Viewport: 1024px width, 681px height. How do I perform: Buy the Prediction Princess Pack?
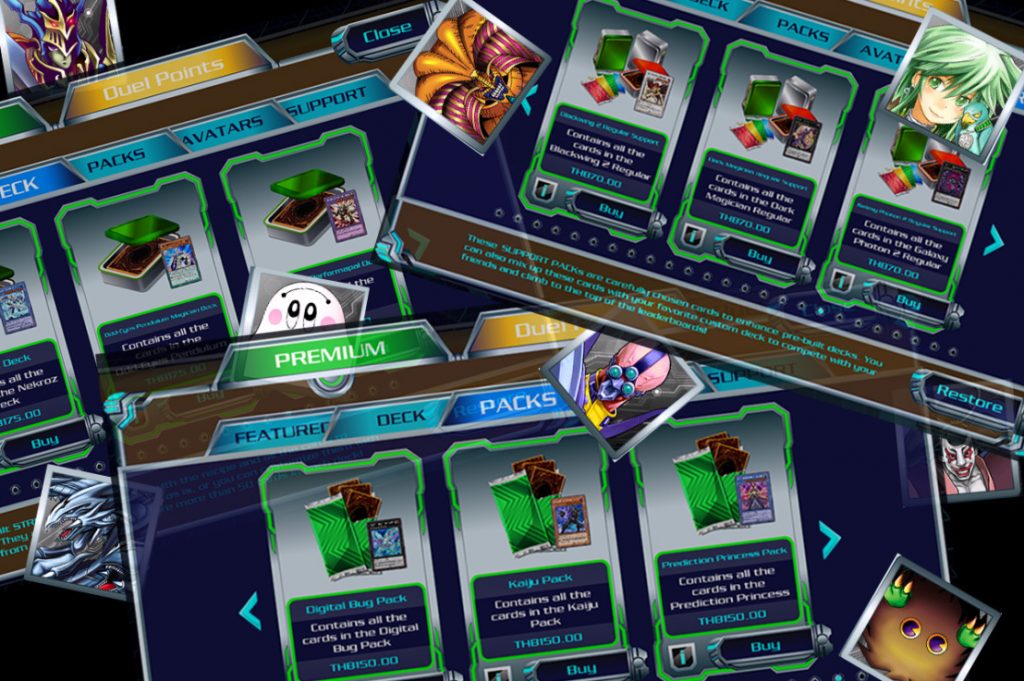click(763, 646)
